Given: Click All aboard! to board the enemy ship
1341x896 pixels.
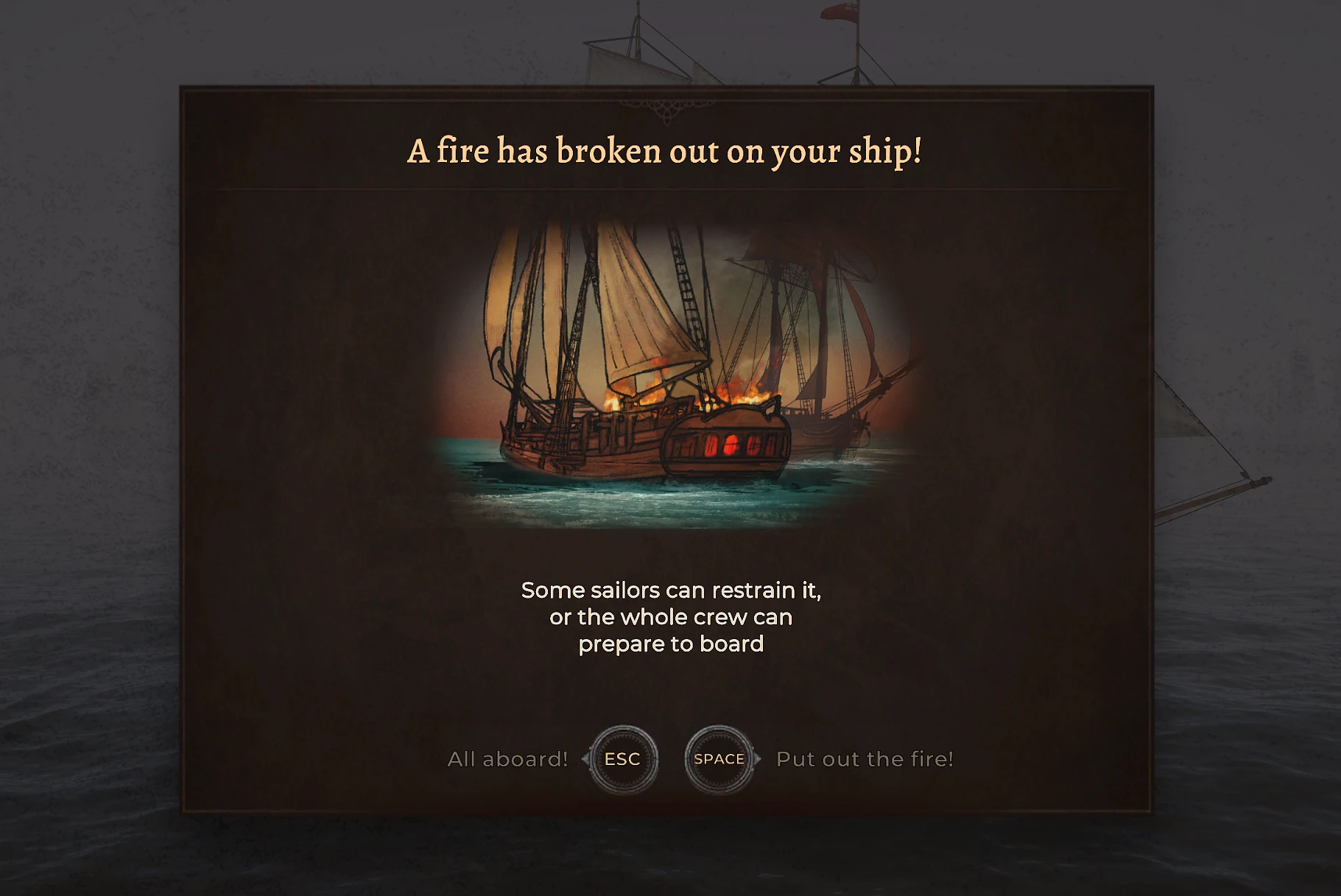Looking at the screenshot, I should [508, 758].
